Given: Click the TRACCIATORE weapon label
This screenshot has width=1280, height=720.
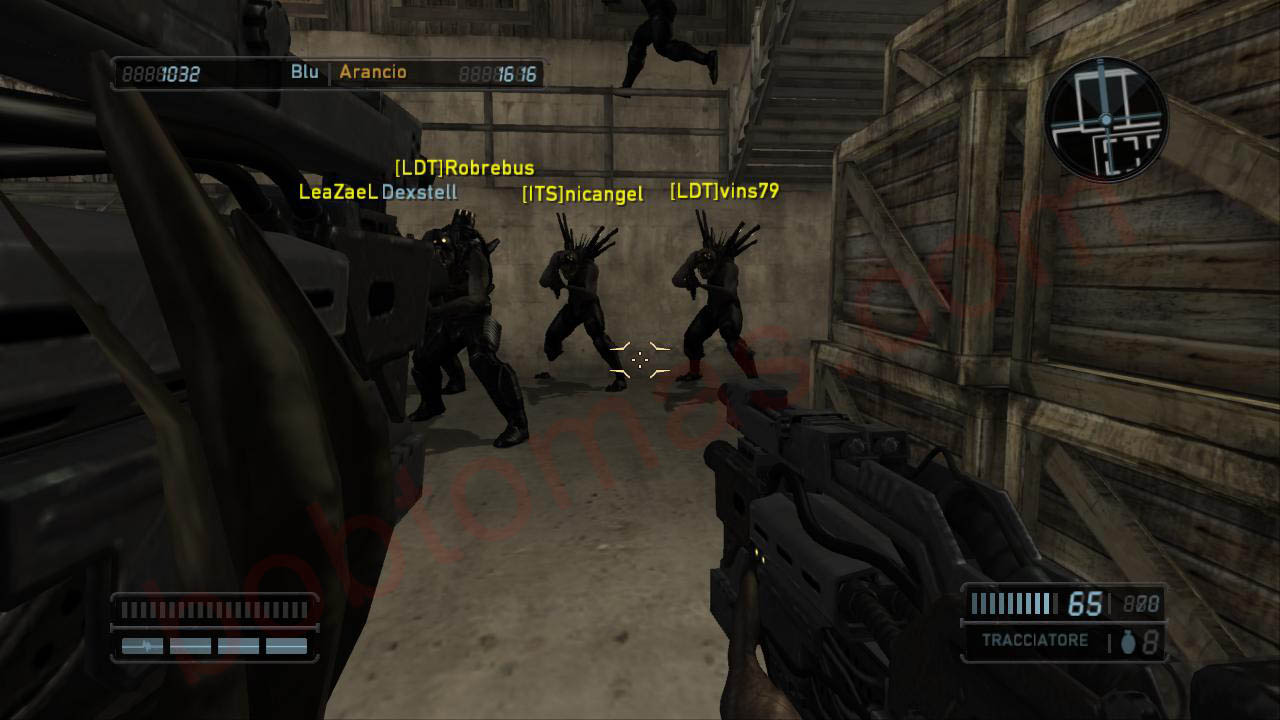Looking at the screenshot, I should 1034,641.
